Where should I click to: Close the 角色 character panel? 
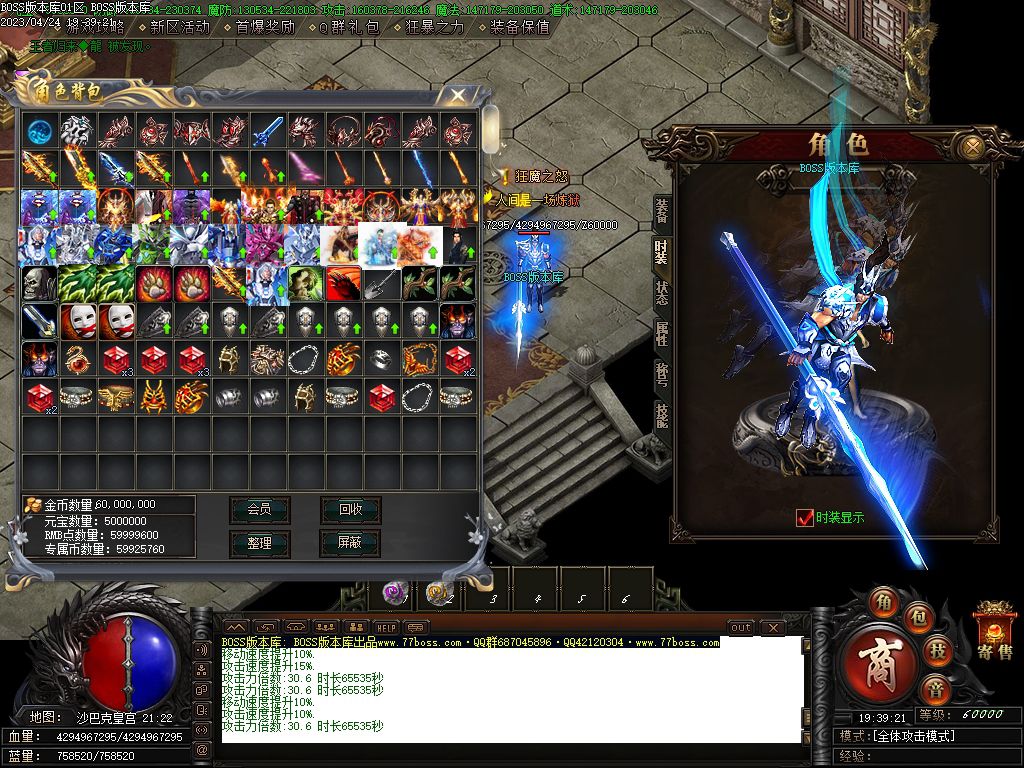click(971, 148)
